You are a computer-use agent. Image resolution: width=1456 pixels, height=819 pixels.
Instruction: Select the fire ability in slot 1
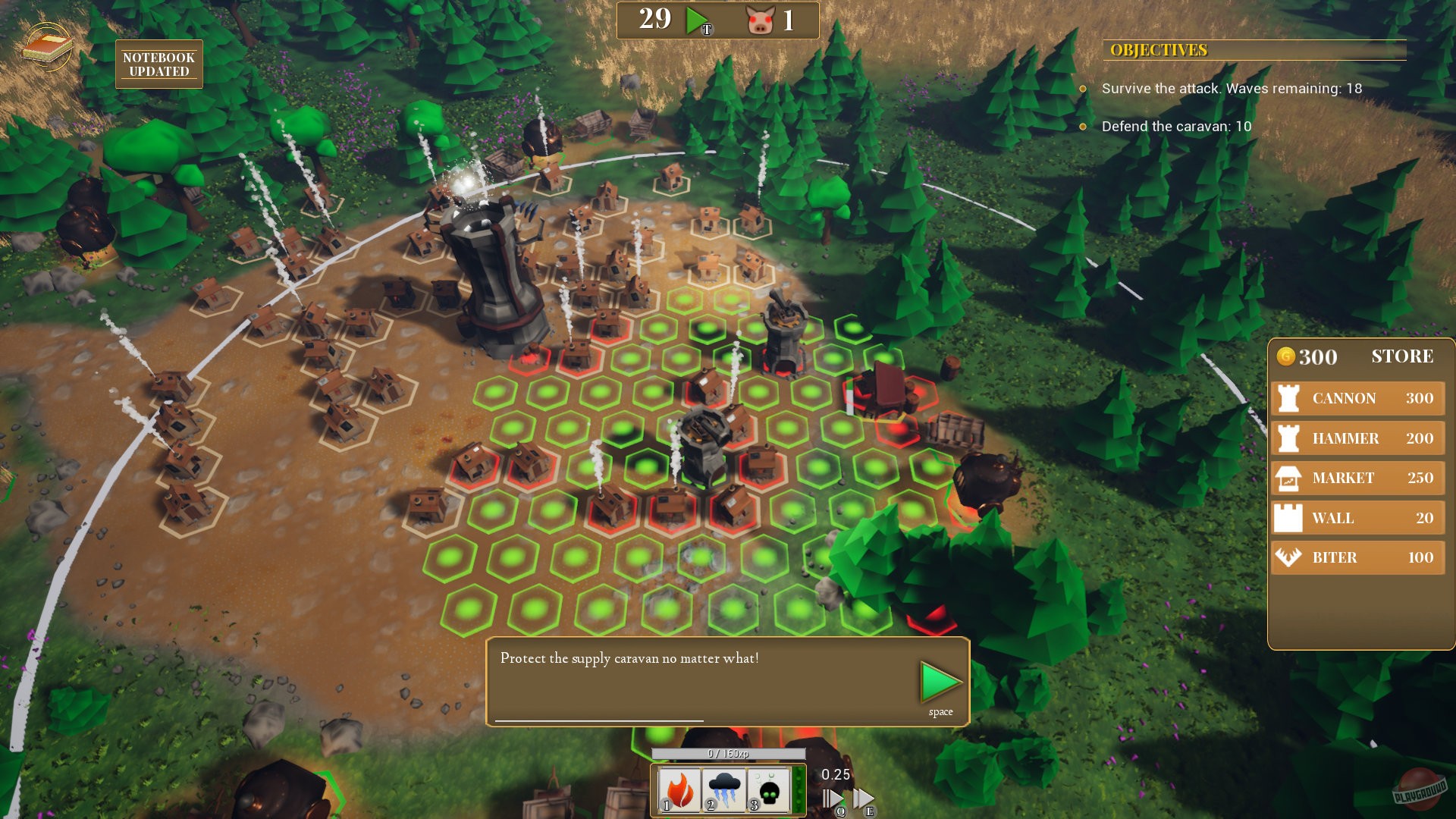click(x=679, y=789)
